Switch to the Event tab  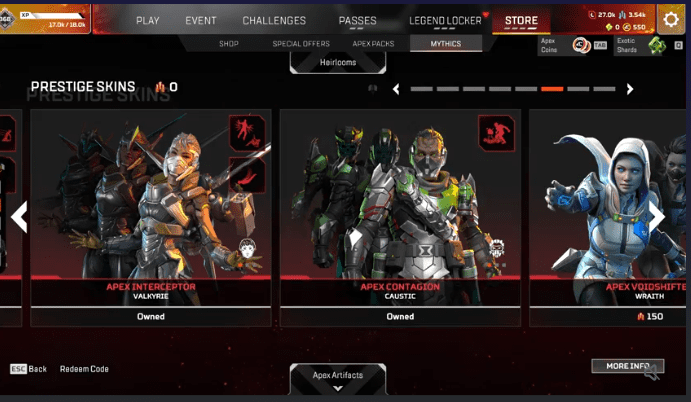(x=201, y=20)
